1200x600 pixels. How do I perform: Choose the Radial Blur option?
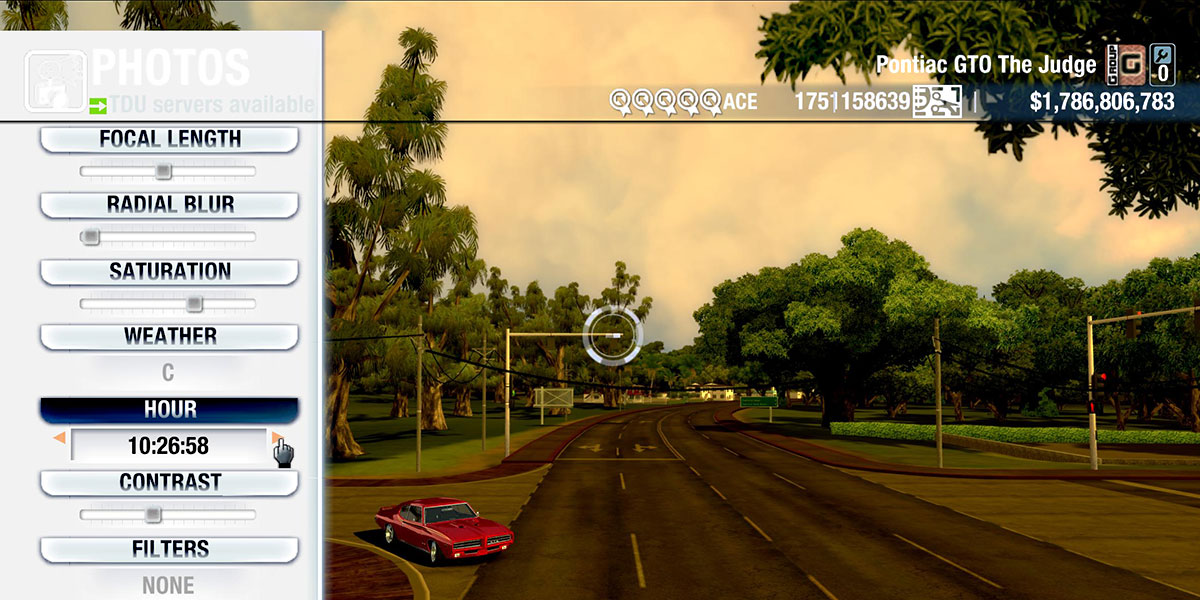tap(169, 205)
